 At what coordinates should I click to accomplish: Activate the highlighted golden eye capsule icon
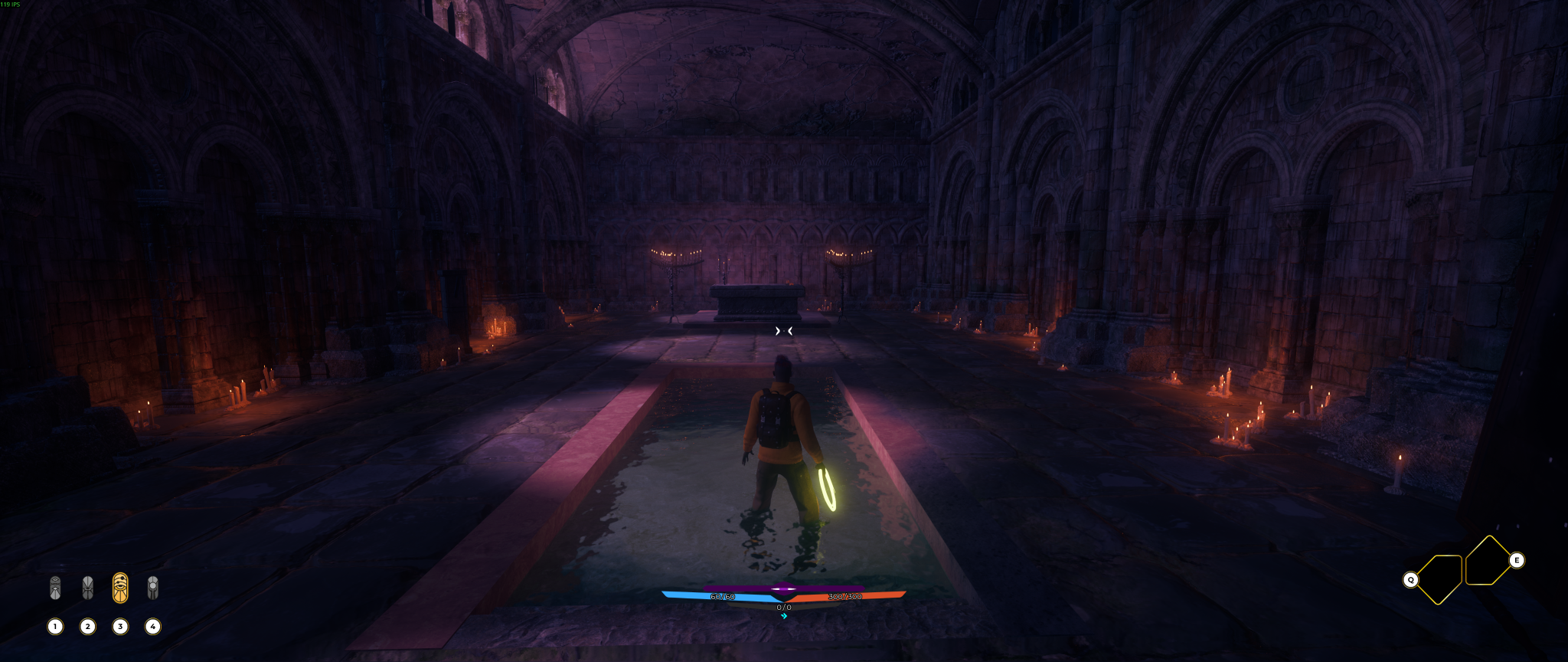120,588
